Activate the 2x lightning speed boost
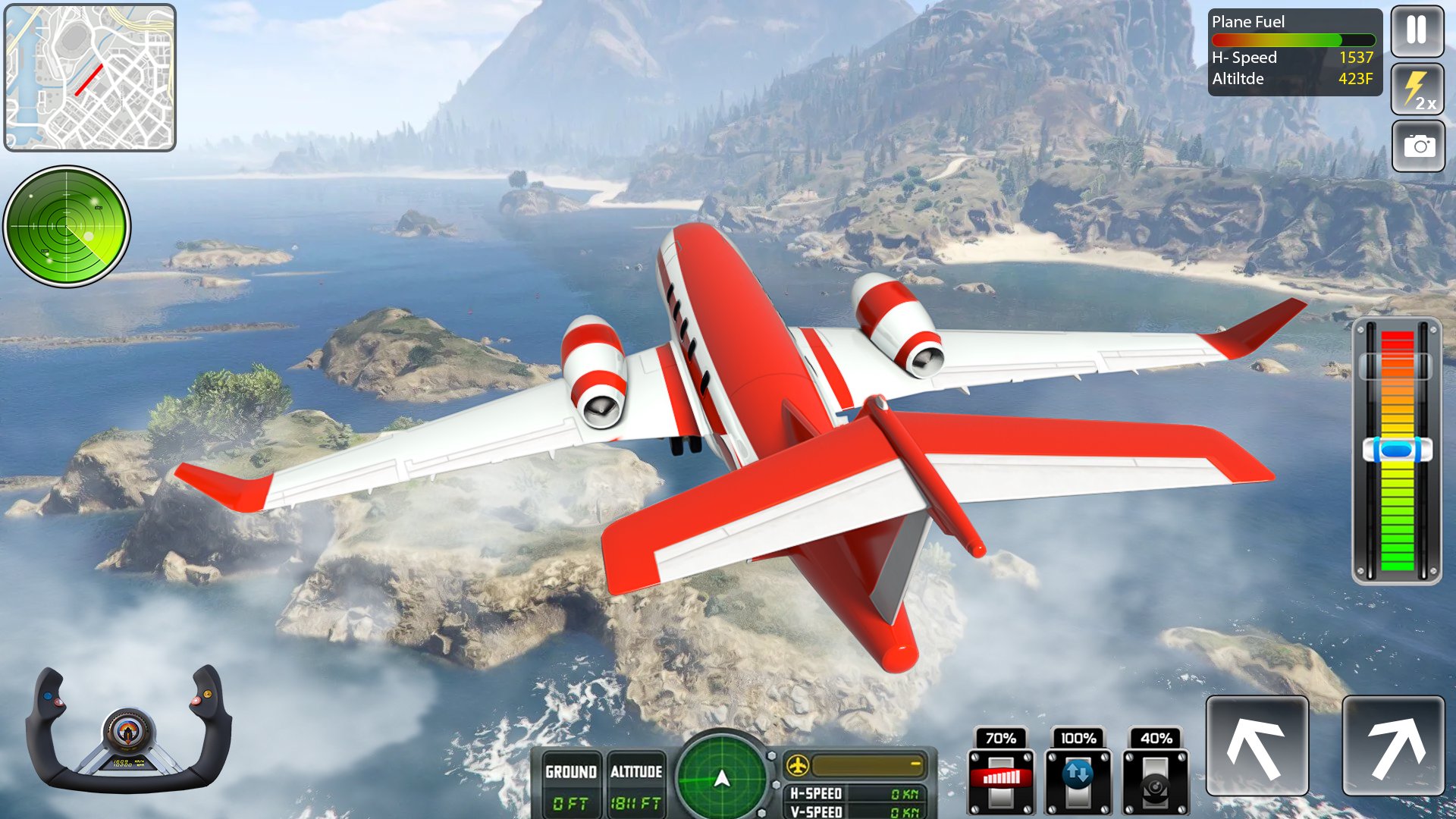The height and width of the screenshot is (819, 1456). 1417,89
